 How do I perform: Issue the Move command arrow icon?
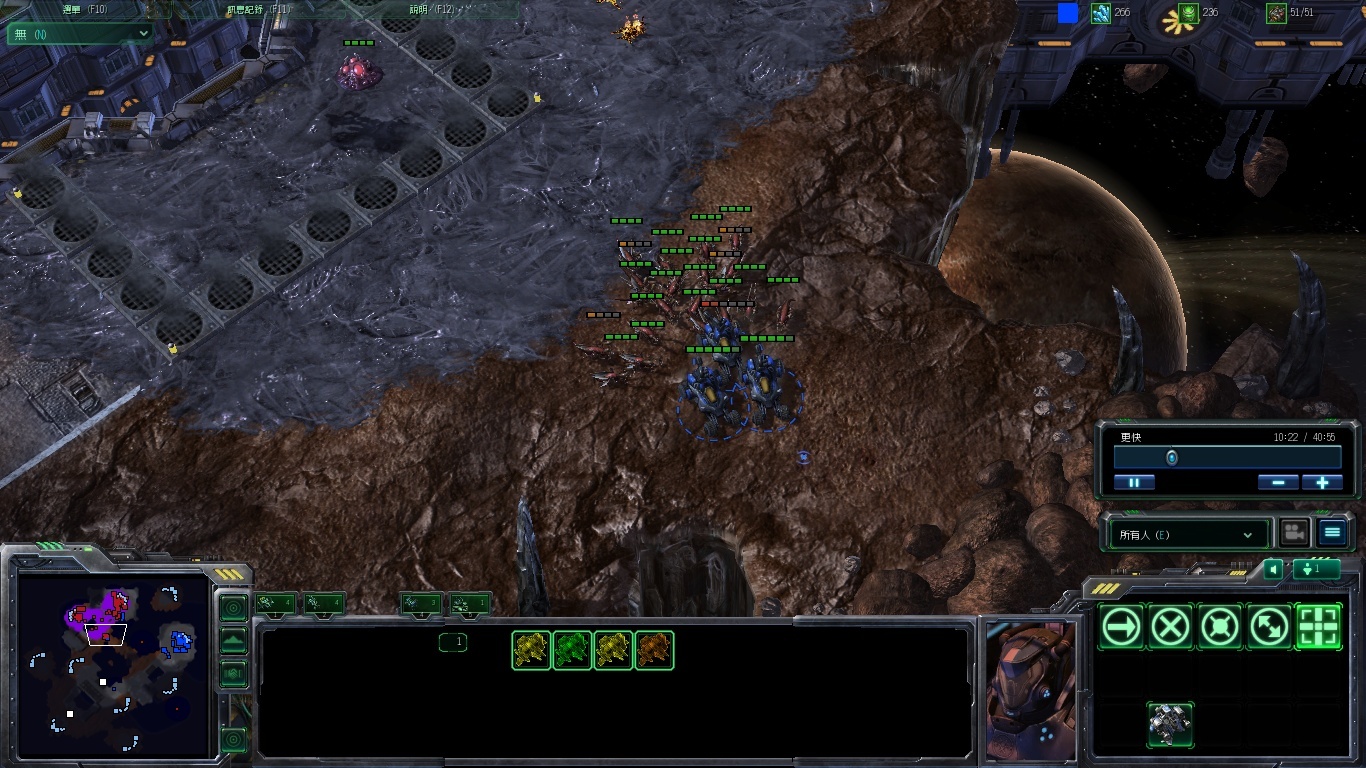[1121, 627]
